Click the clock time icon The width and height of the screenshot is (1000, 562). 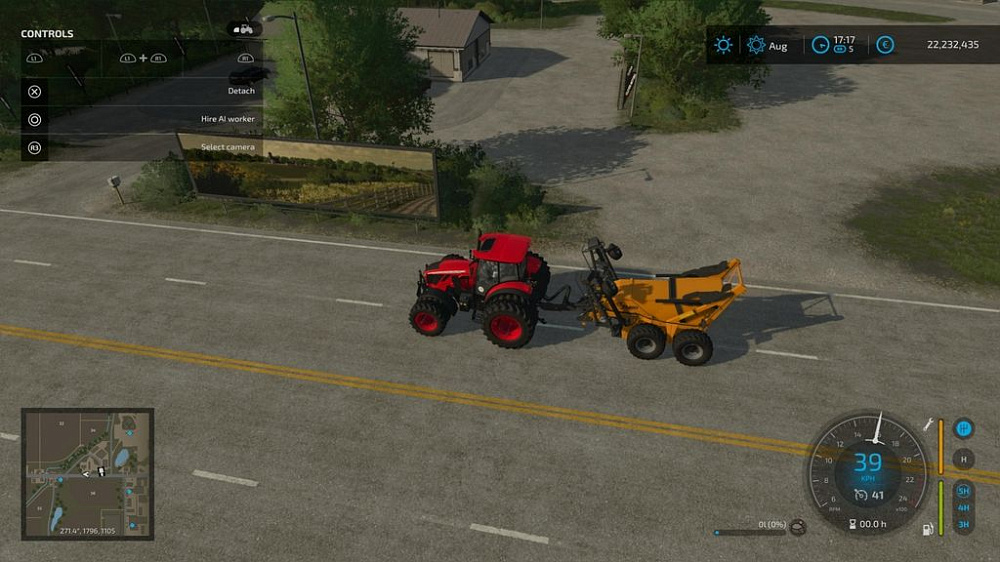pos(820,45)
